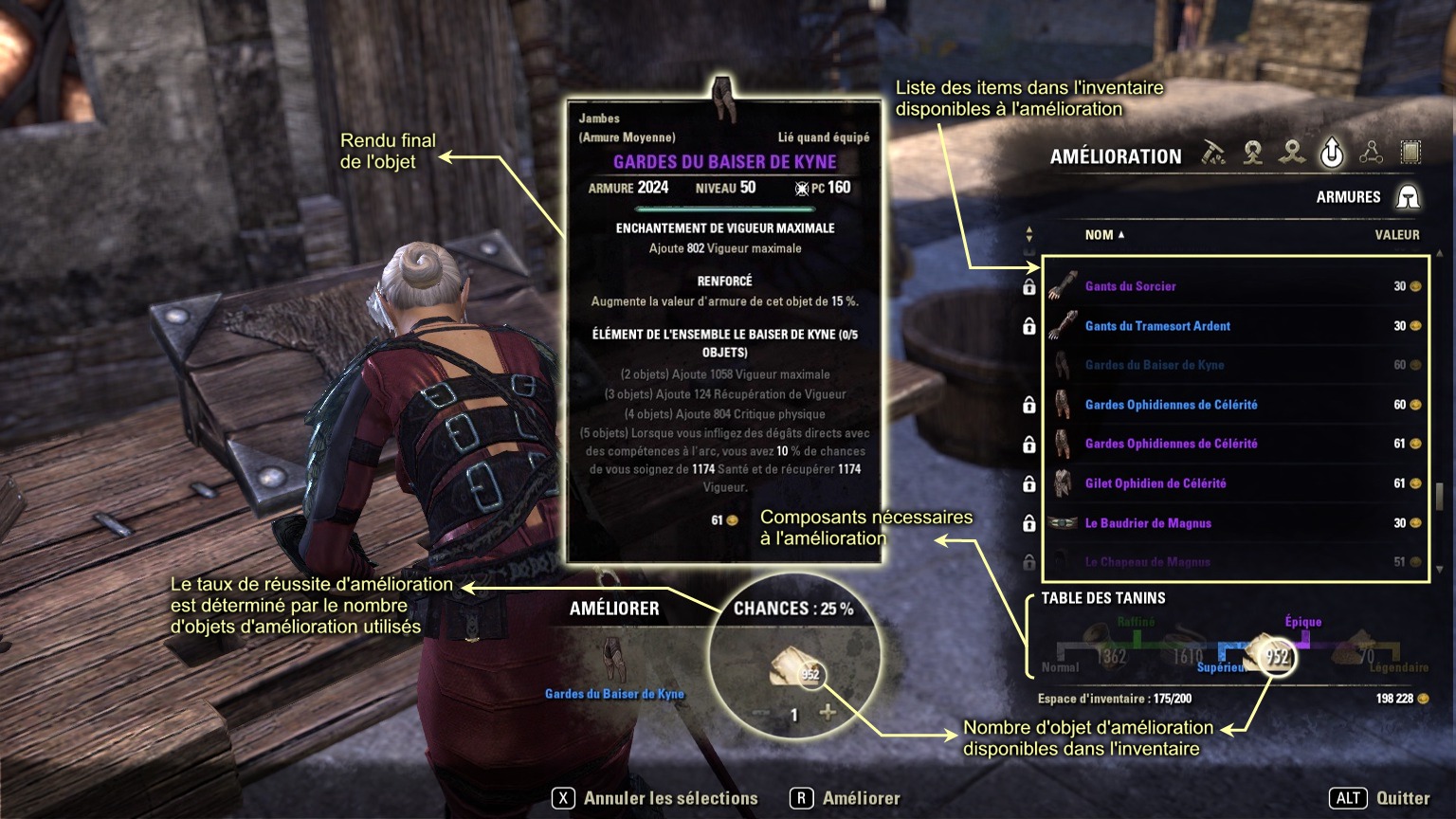Select Le Baudrier de Magnus row

click(1147, 523)
